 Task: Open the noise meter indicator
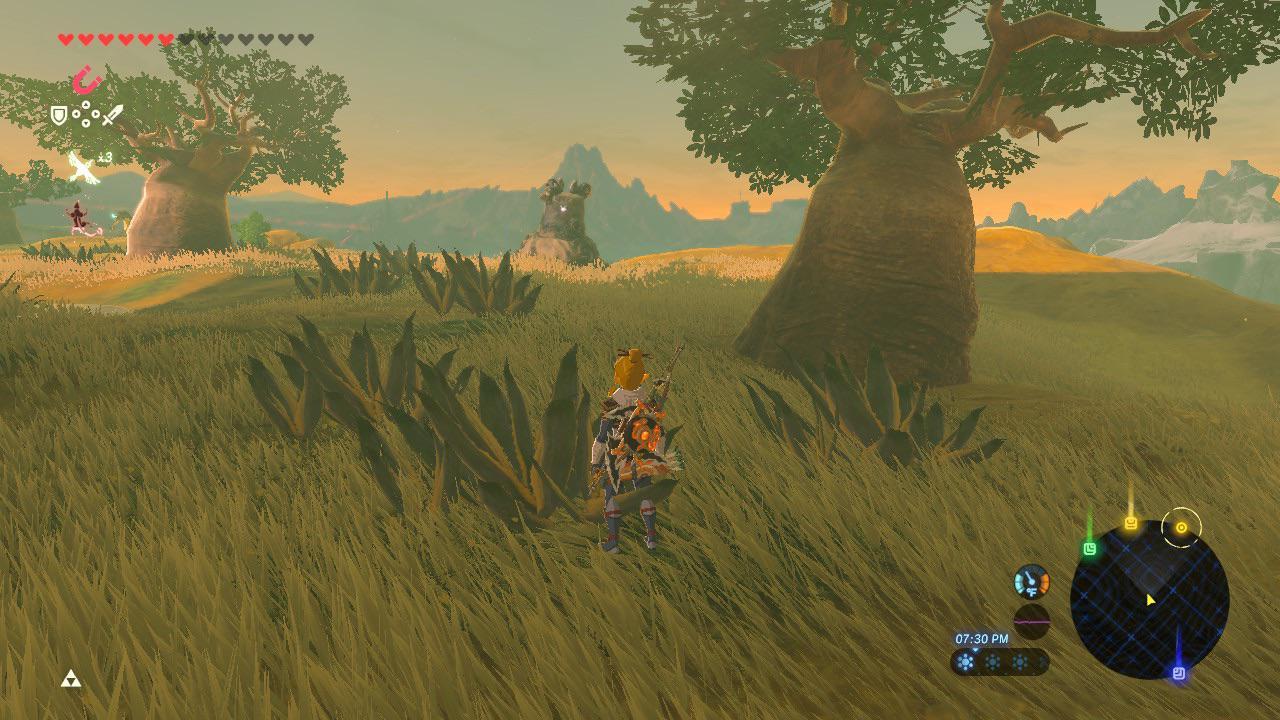tap(1032, 620)
